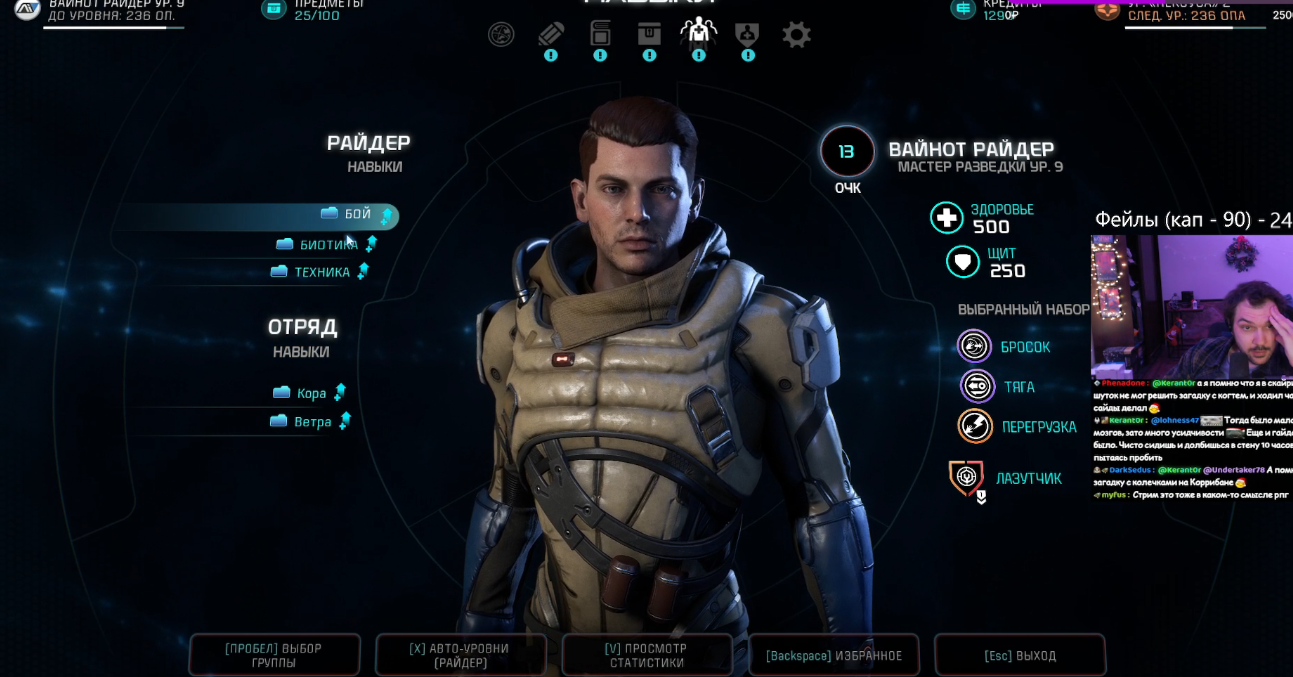
Task: Click the Выбор группы button
Action: [274, 656]
